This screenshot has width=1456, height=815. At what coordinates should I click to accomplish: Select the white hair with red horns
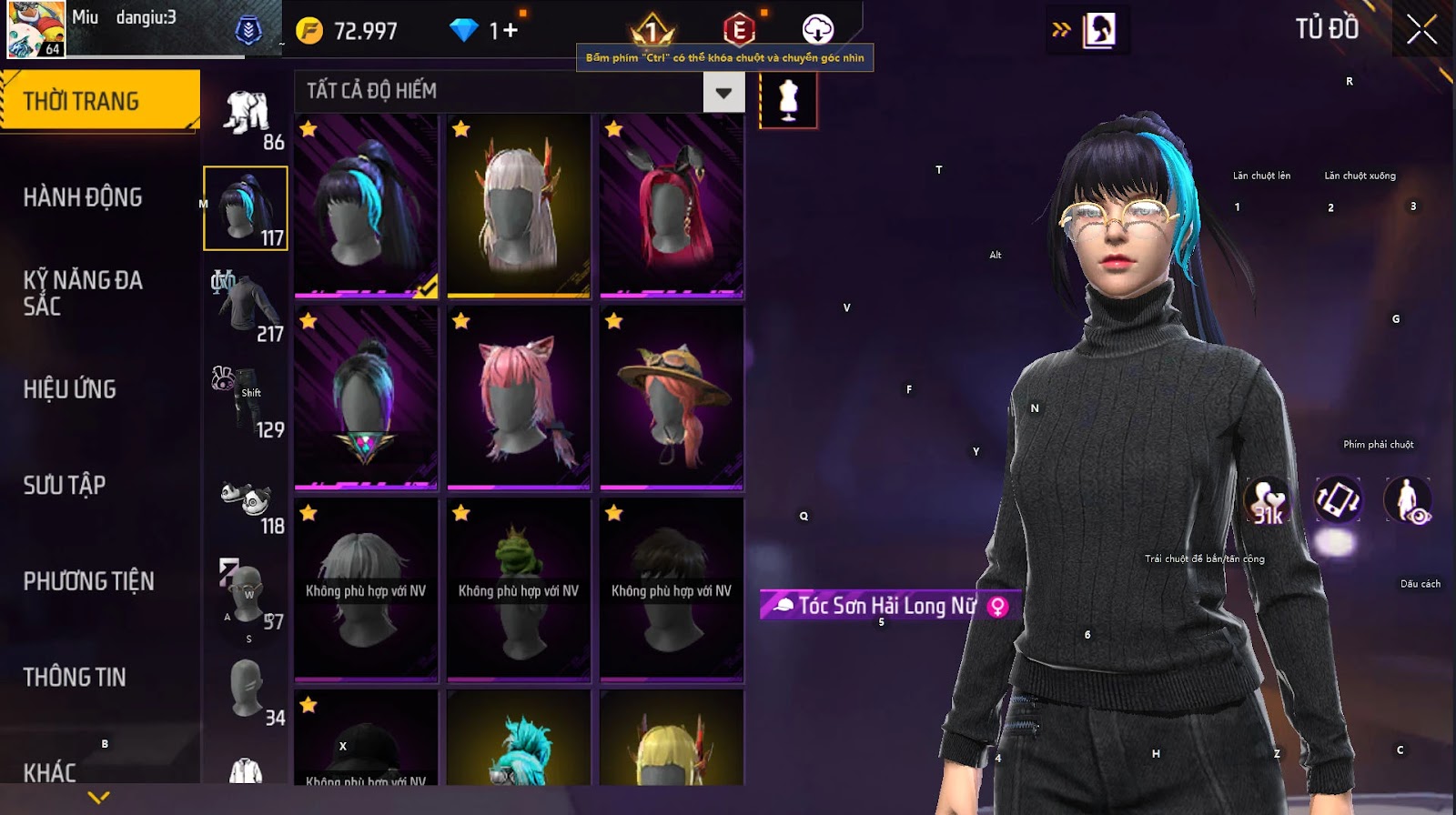[519, 206]
